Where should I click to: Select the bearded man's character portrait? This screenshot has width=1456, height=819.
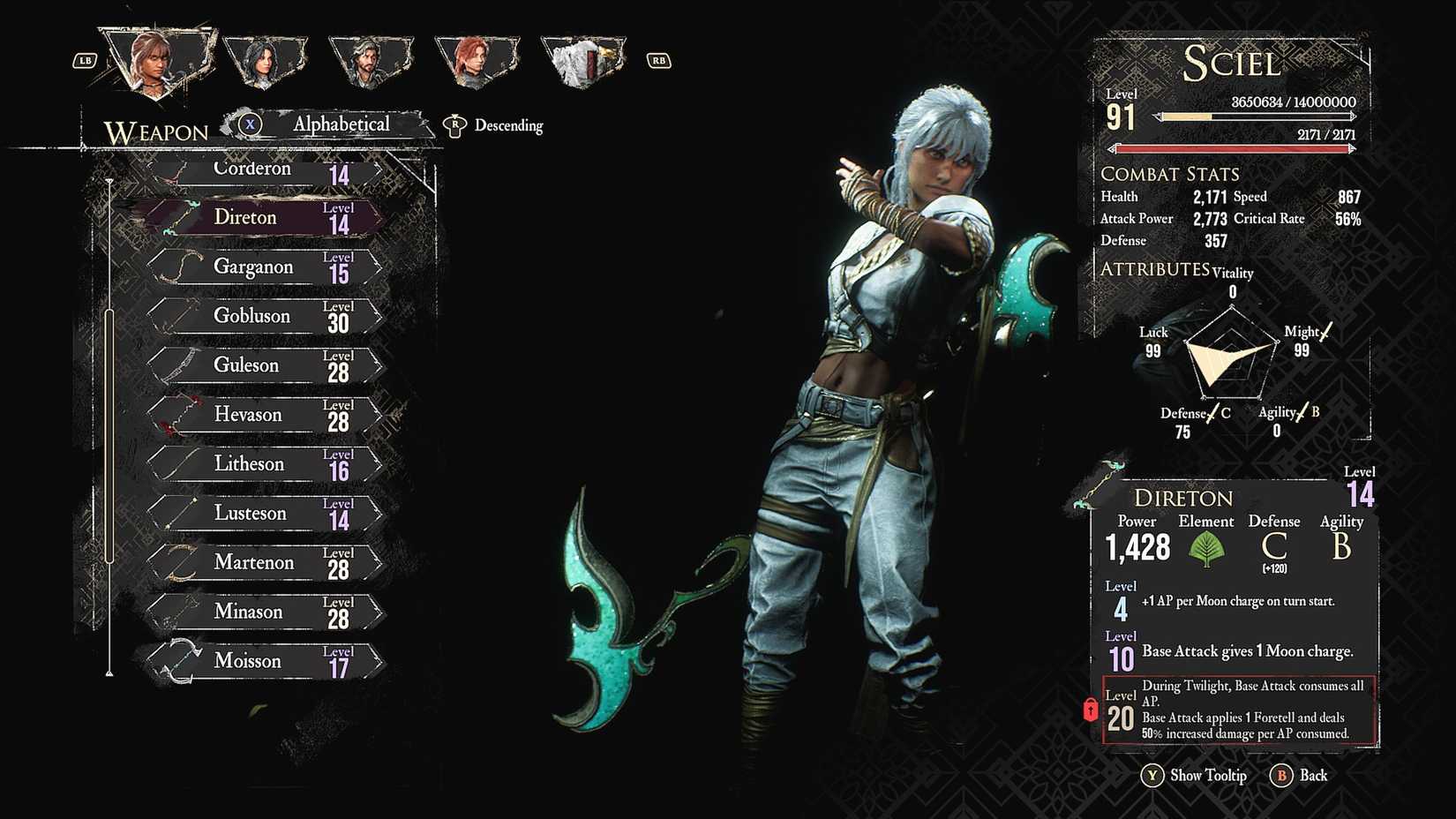[370, 62]
